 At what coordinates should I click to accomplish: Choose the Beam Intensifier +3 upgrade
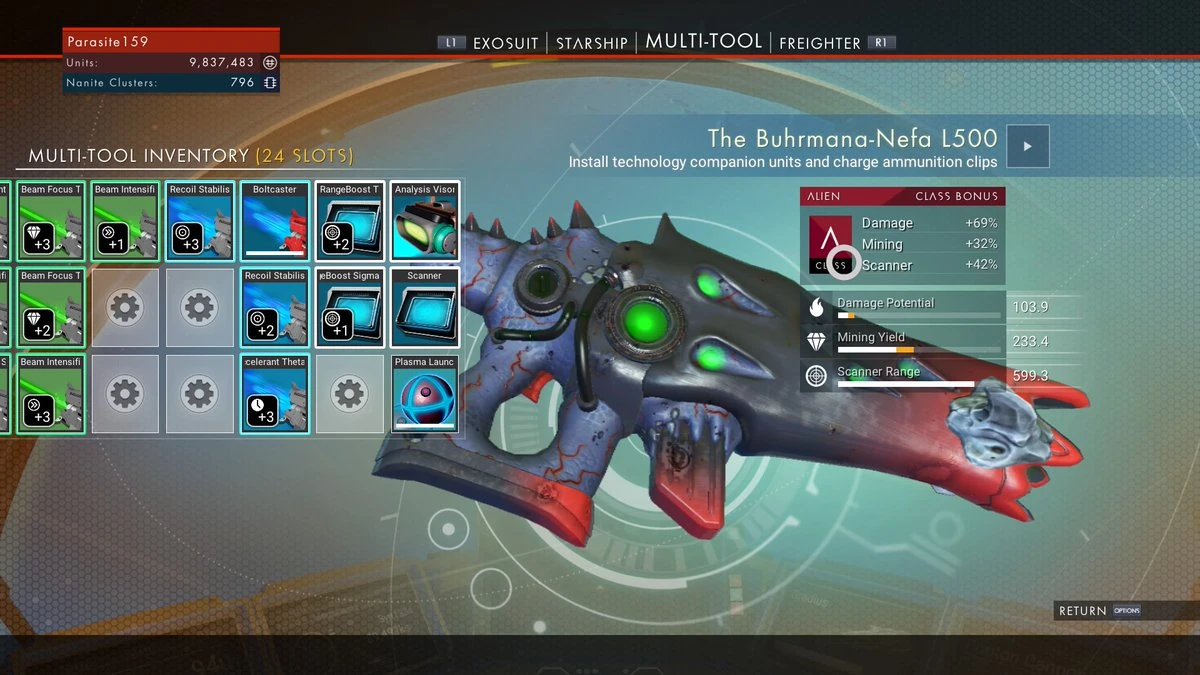coord(49,393)
